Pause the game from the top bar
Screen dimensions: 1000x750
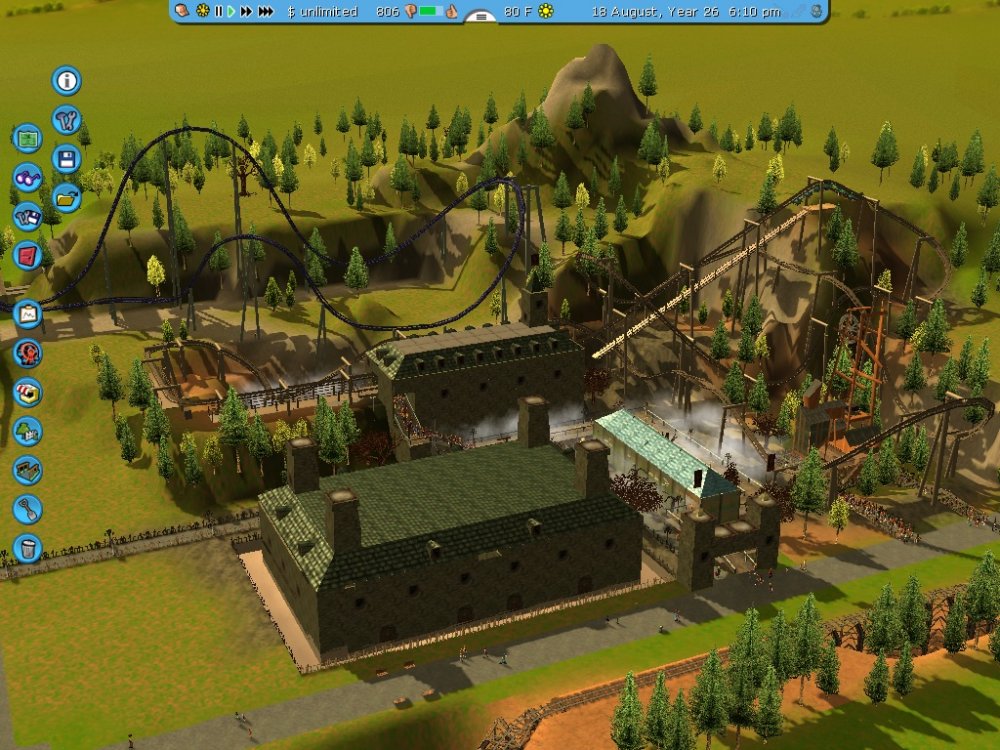tap(218, 12)
